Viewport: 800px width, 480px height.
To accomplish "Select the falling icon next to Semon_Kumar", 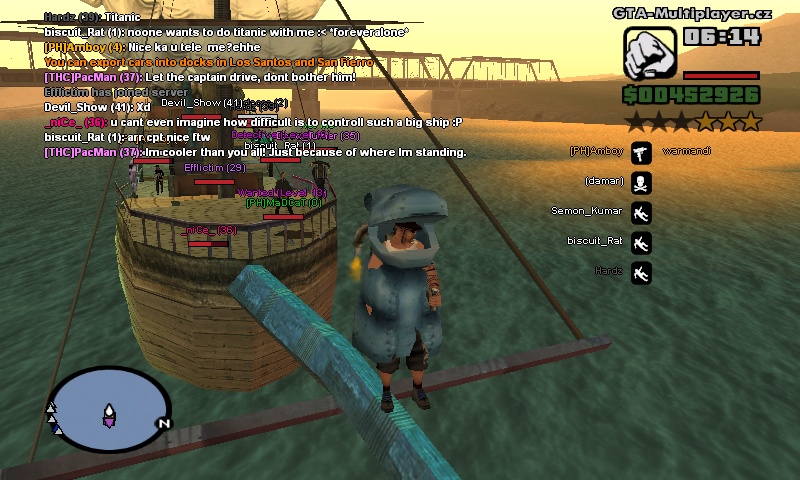I will point(642,212).
